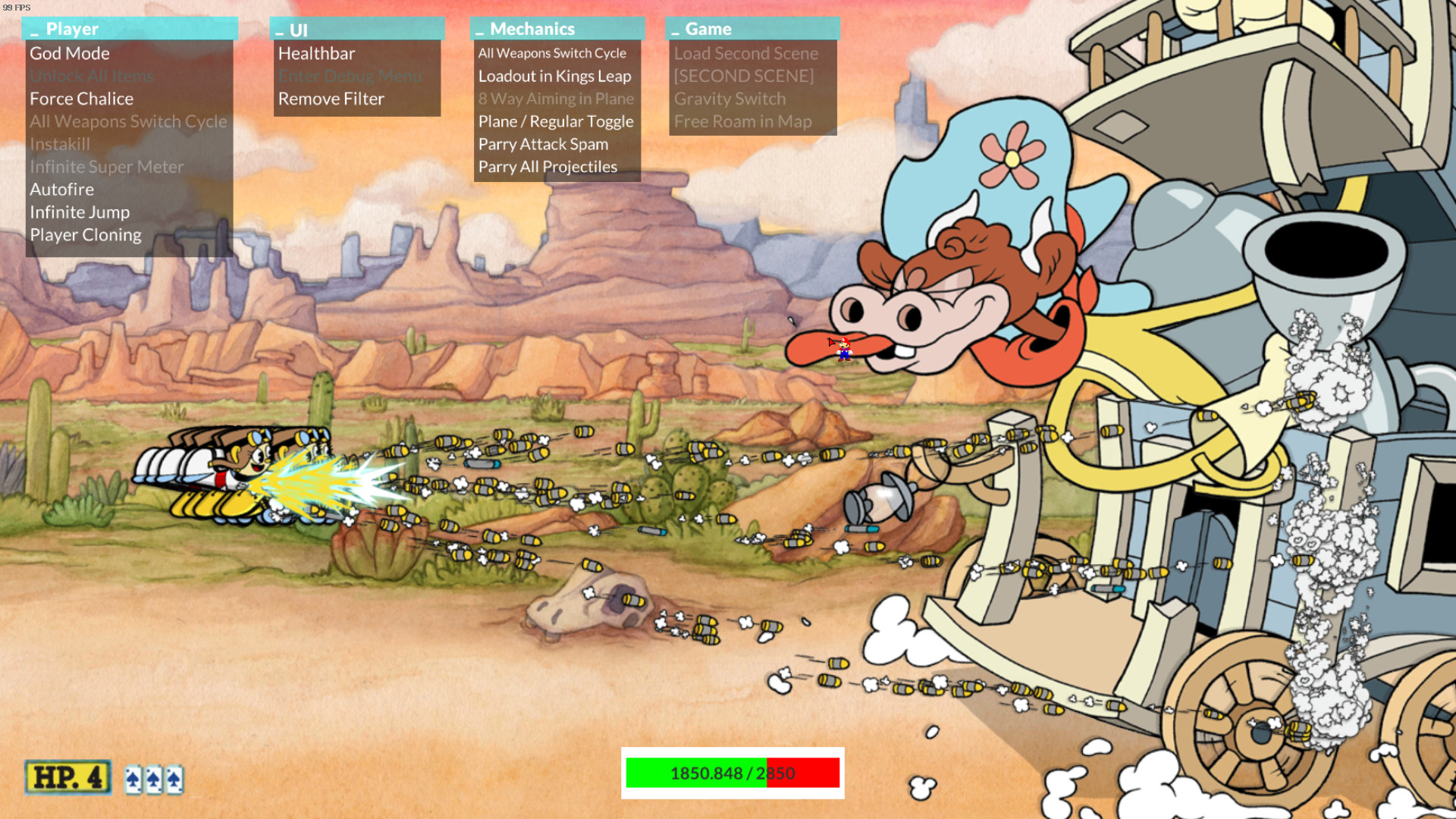Turn on Parry Attack Spam
This screenshot has width=1456, height=819.
[543, 144]
